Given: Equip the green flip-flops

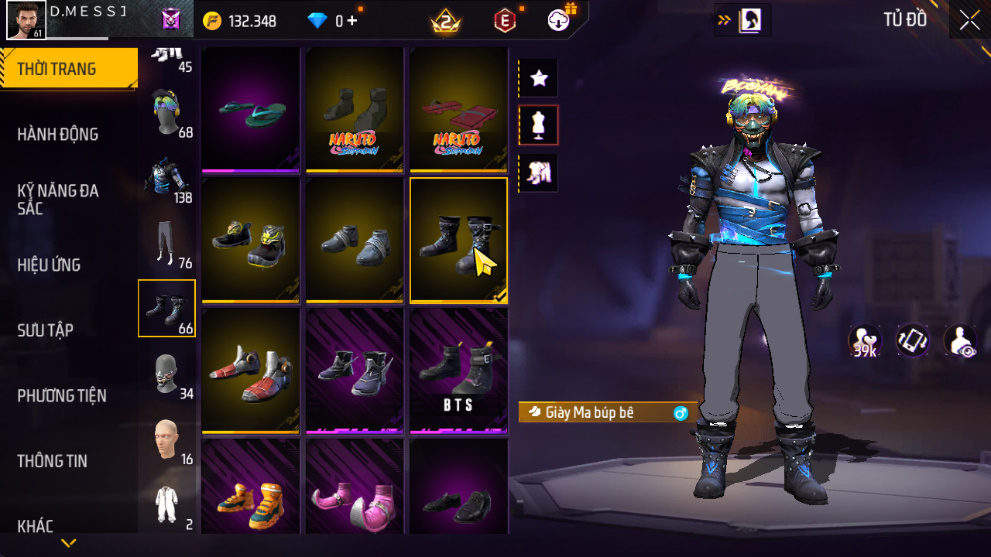Looking at the screenshot, I should [x=251, y=109].
